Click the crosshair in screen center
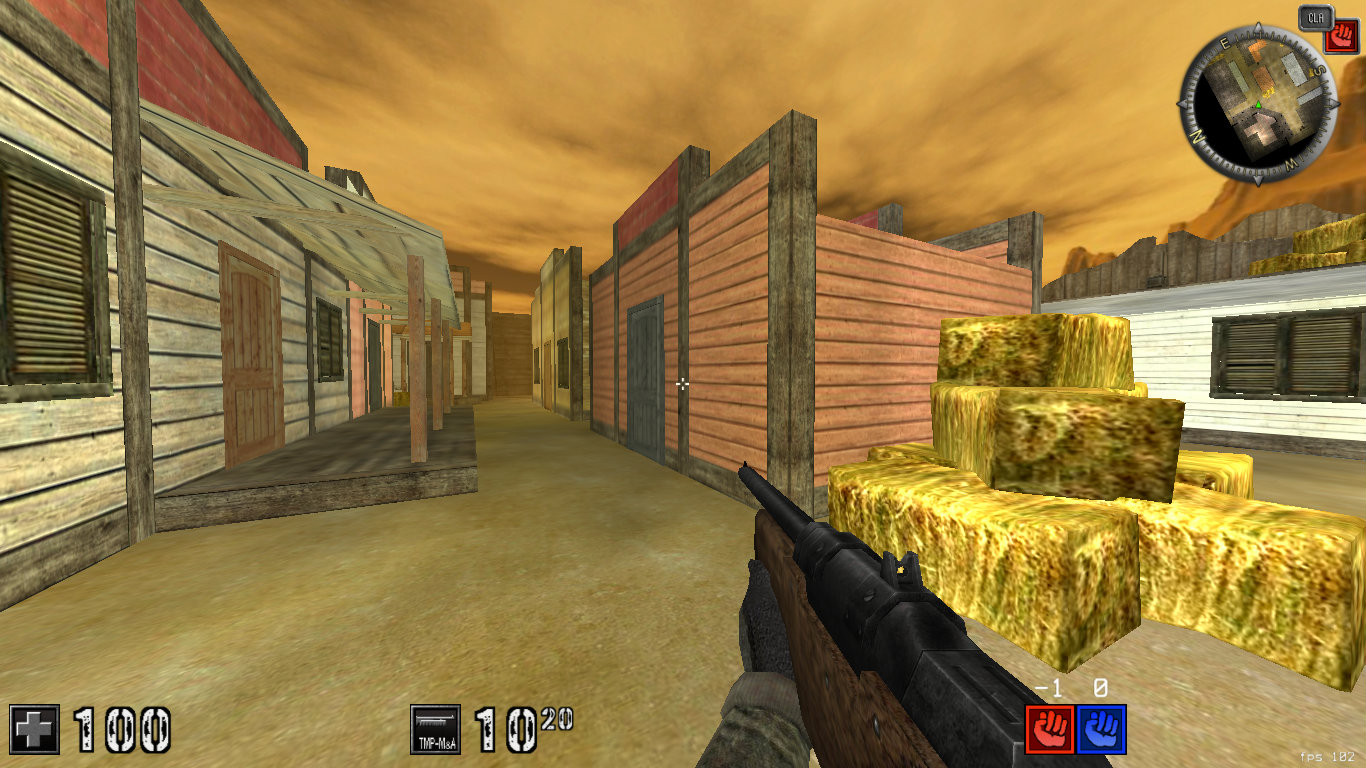The image size is (1366, 768). (683, 384)
